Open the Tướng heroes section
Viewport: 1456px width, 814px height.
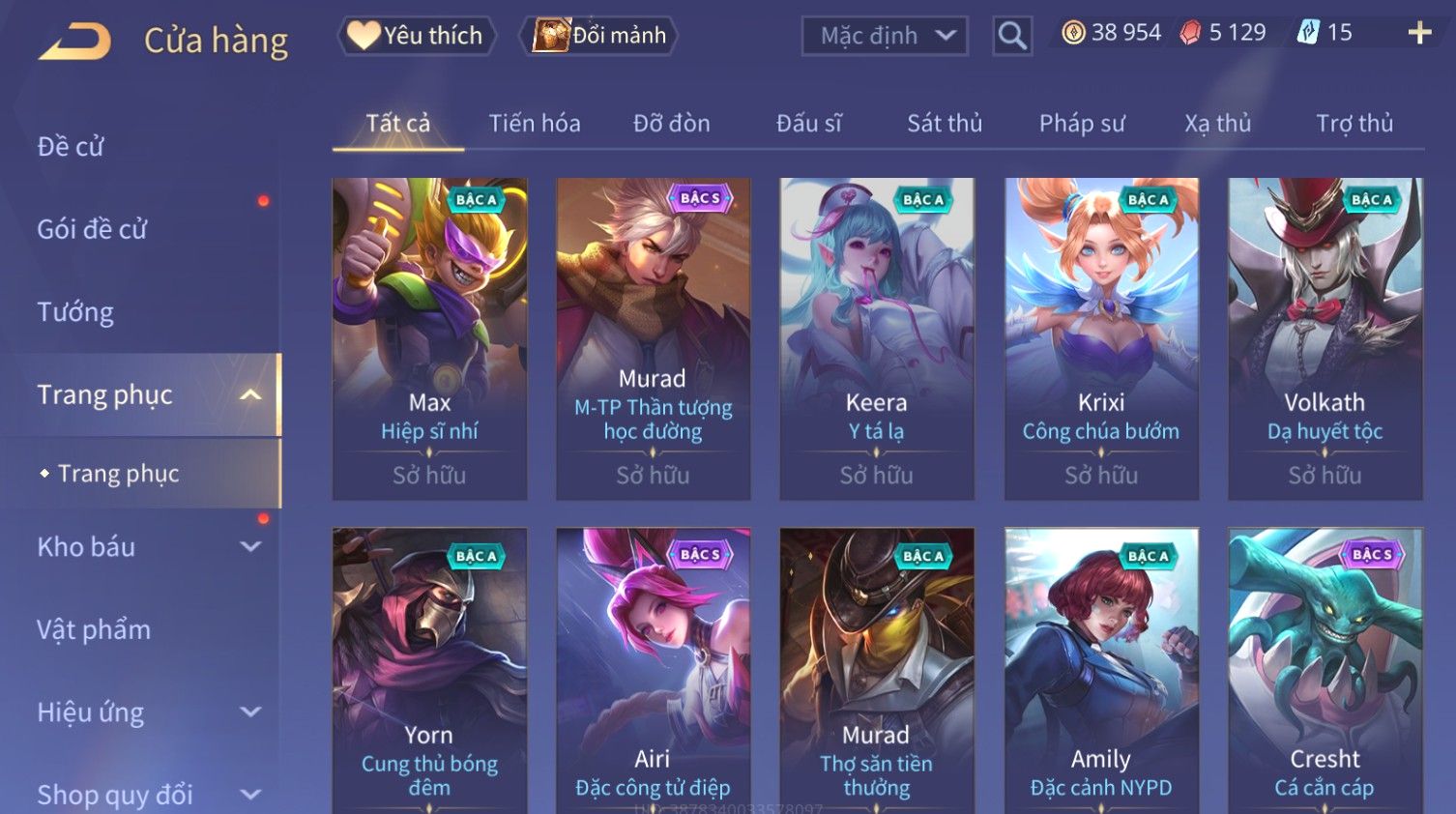tap(75, 312)
